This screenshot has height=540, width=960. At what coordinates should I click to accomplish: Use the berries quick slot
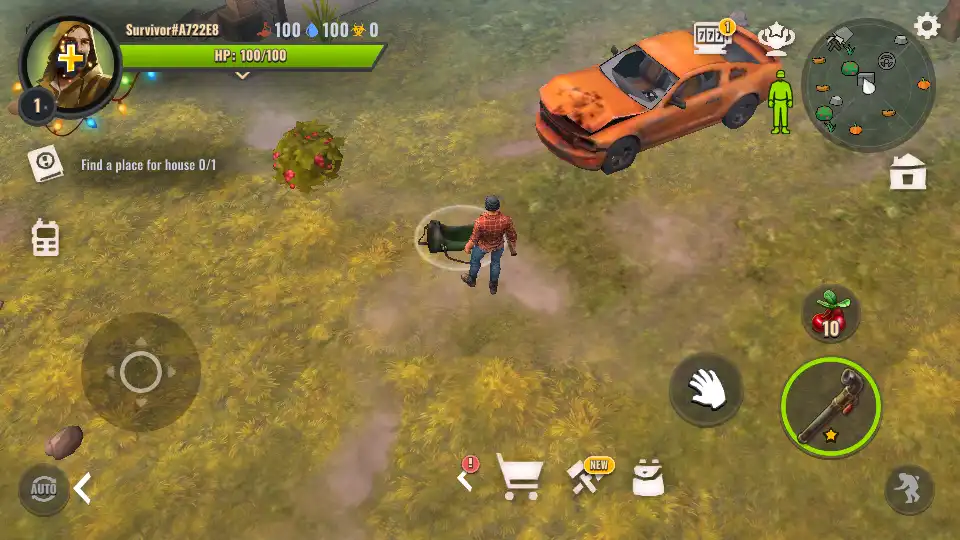(831, 315)
